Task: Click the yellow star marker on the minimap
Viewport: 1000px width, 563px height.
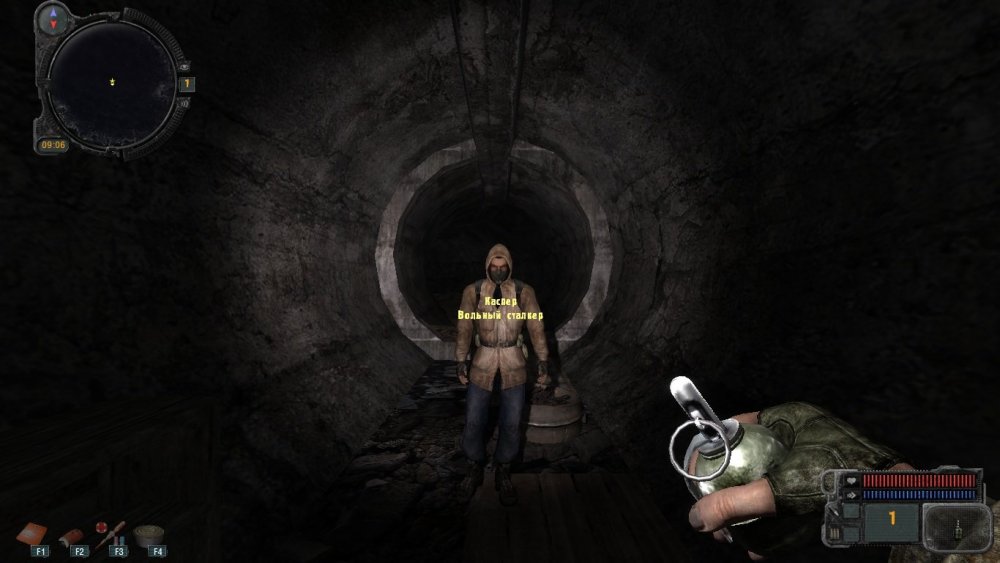Action: 112,82
